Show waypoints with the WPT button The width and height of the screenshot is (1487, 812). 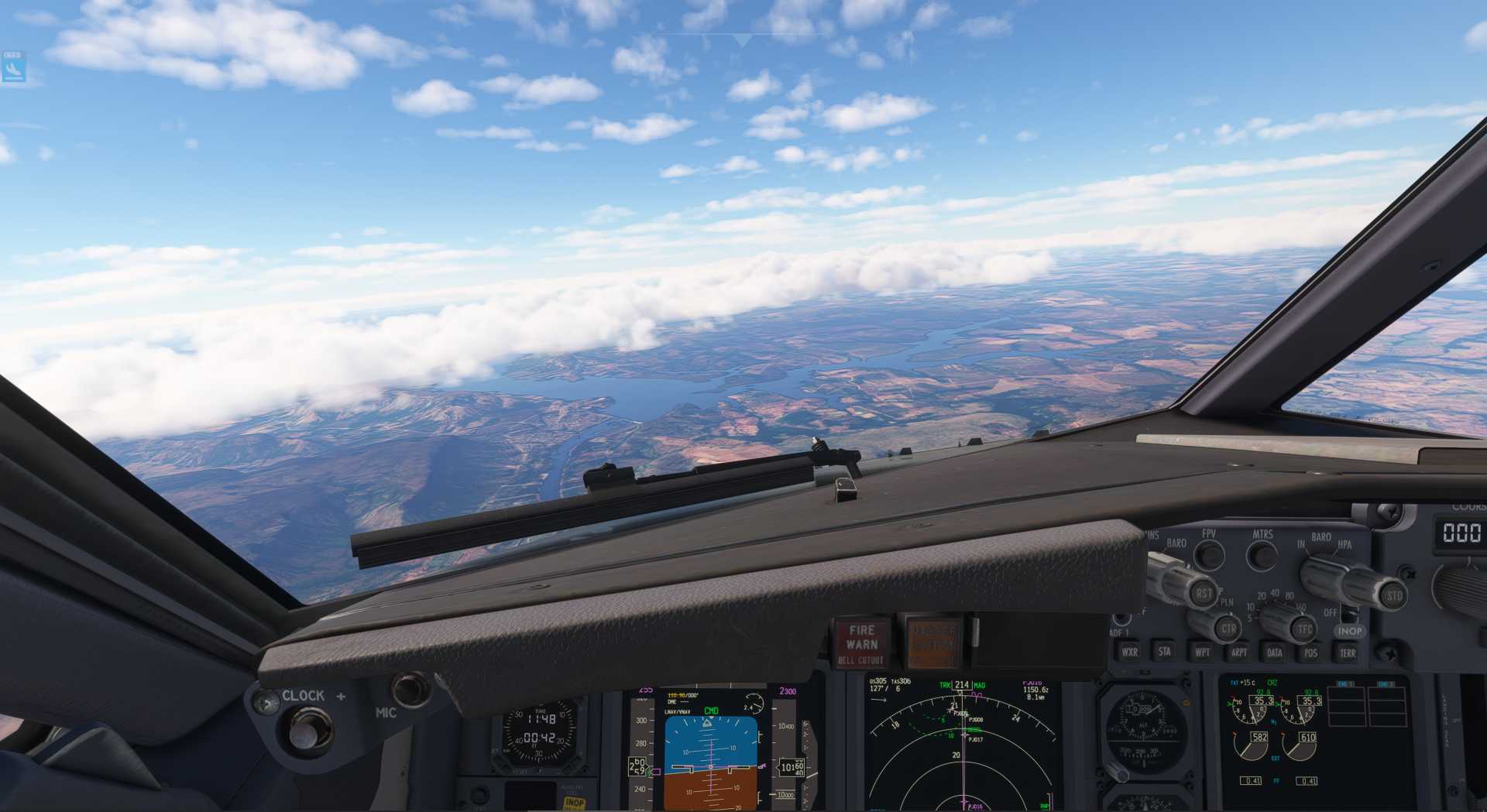(x=1202, y=653)
